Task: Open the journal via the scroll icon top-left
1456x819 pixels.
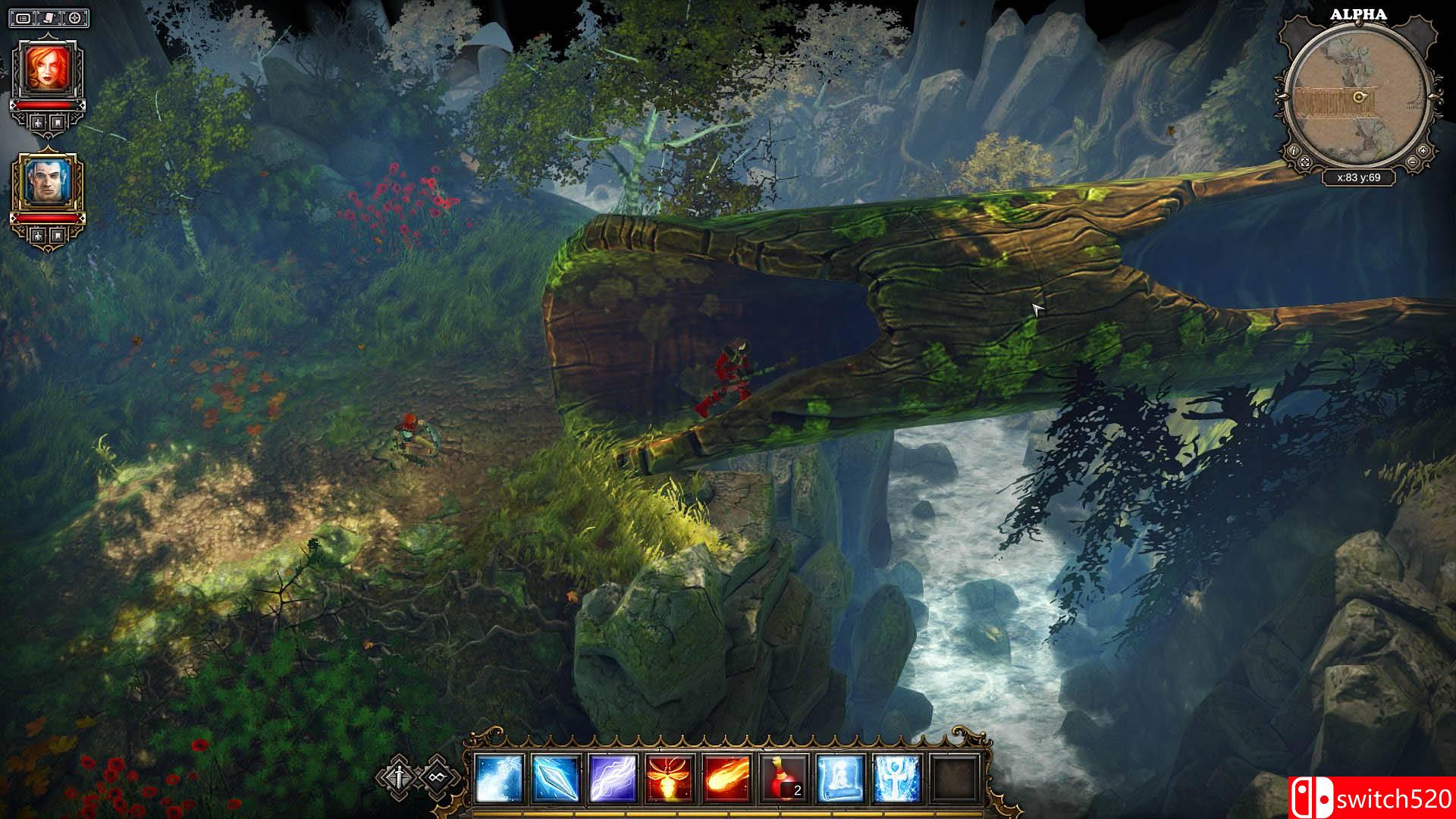Action: pyautogui.click(x=48, y=17)
